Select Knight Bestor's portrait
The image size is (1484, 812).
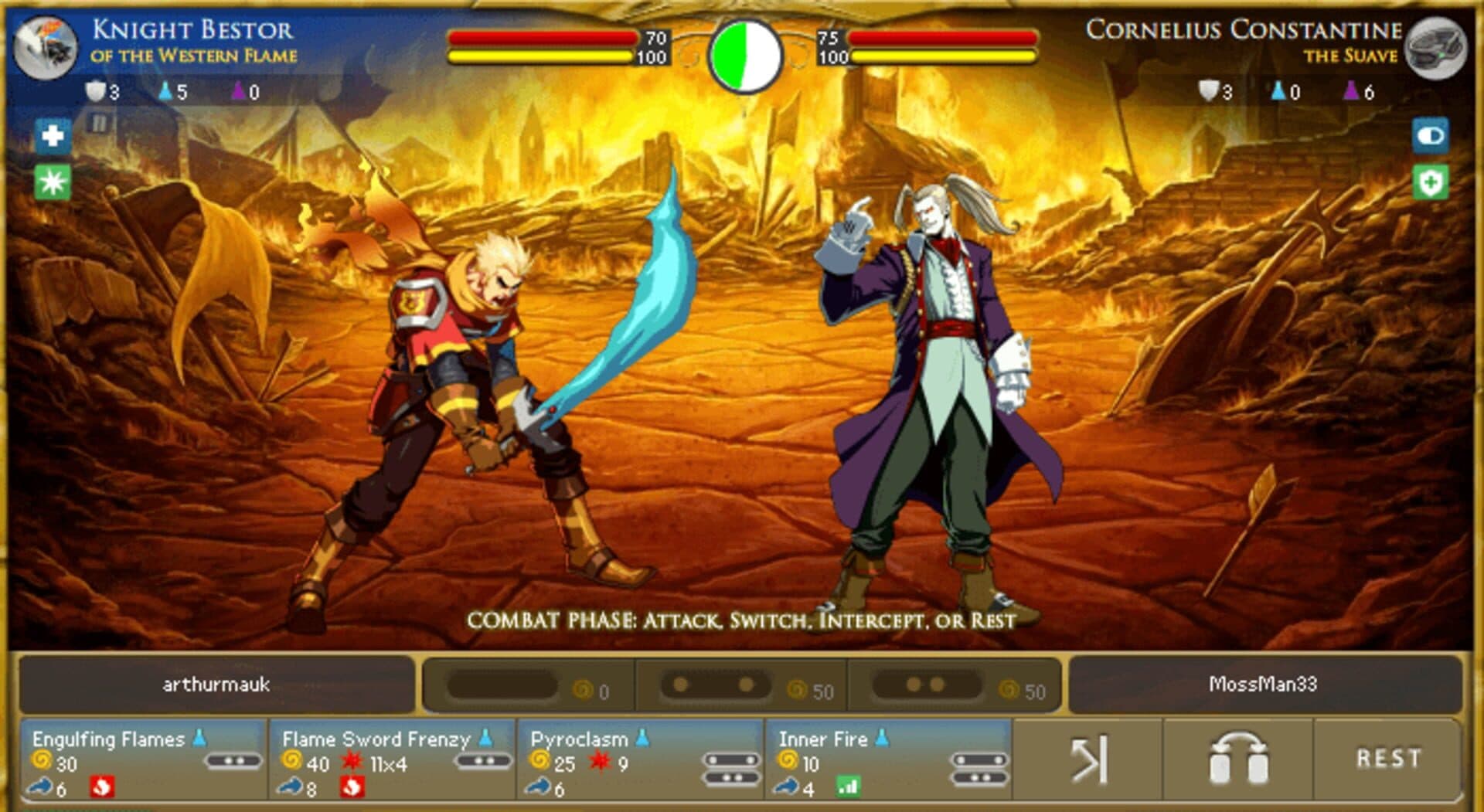point(46,48)
